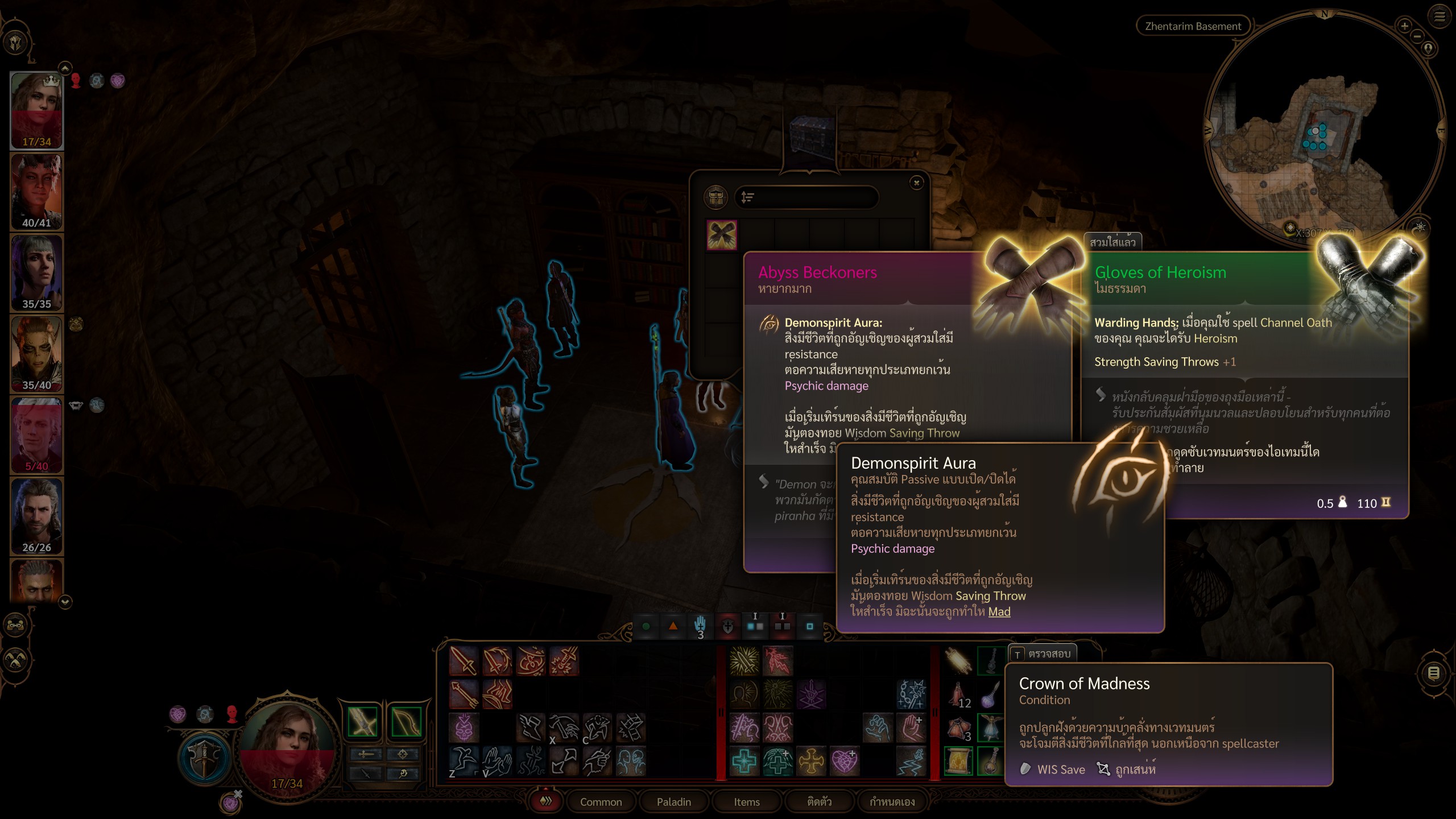Pick up the Abyss Beckoners gloves
1456x819 pixels.
tap(722, 235)
